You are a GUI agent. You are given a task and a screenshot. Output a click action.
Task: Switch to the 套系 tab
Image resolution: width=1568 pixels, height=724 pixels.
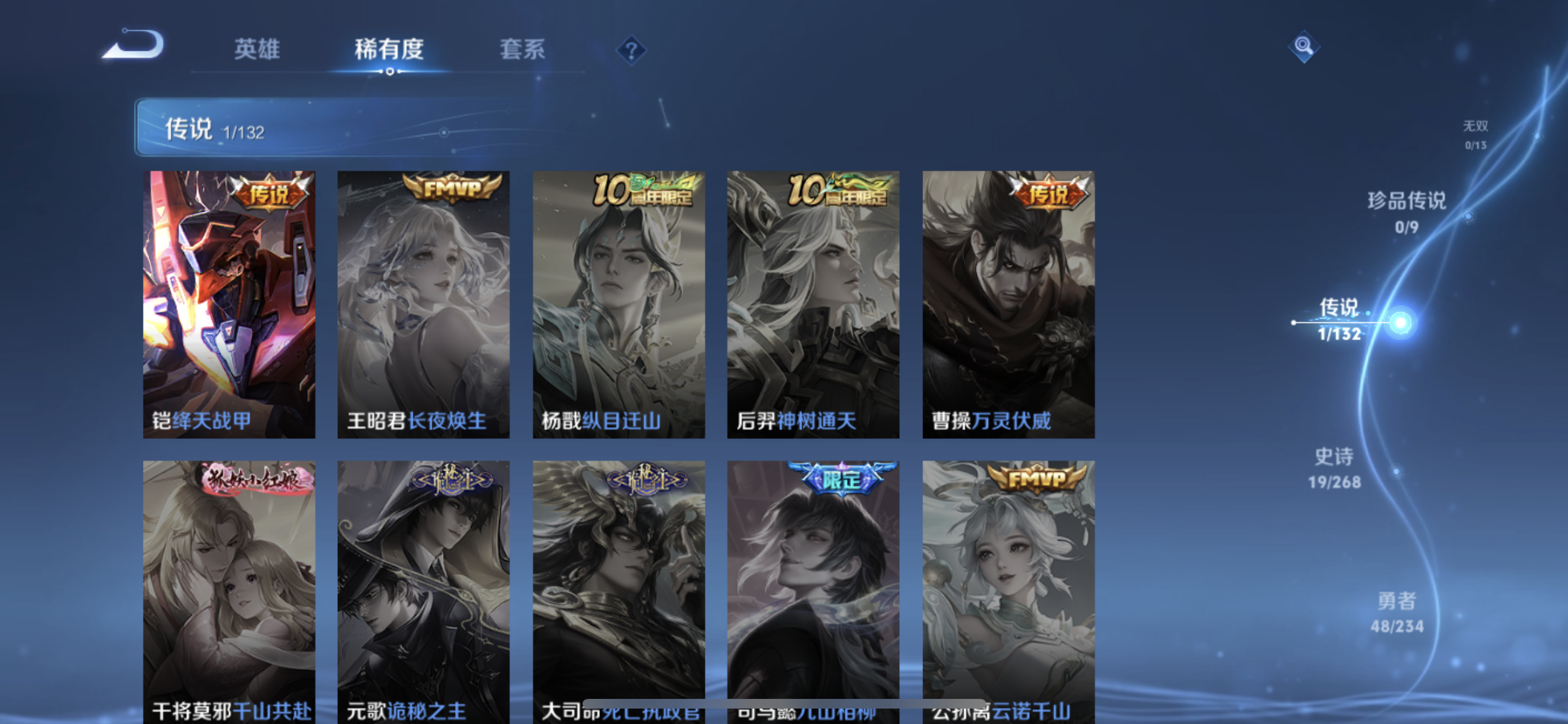point(523,50)
